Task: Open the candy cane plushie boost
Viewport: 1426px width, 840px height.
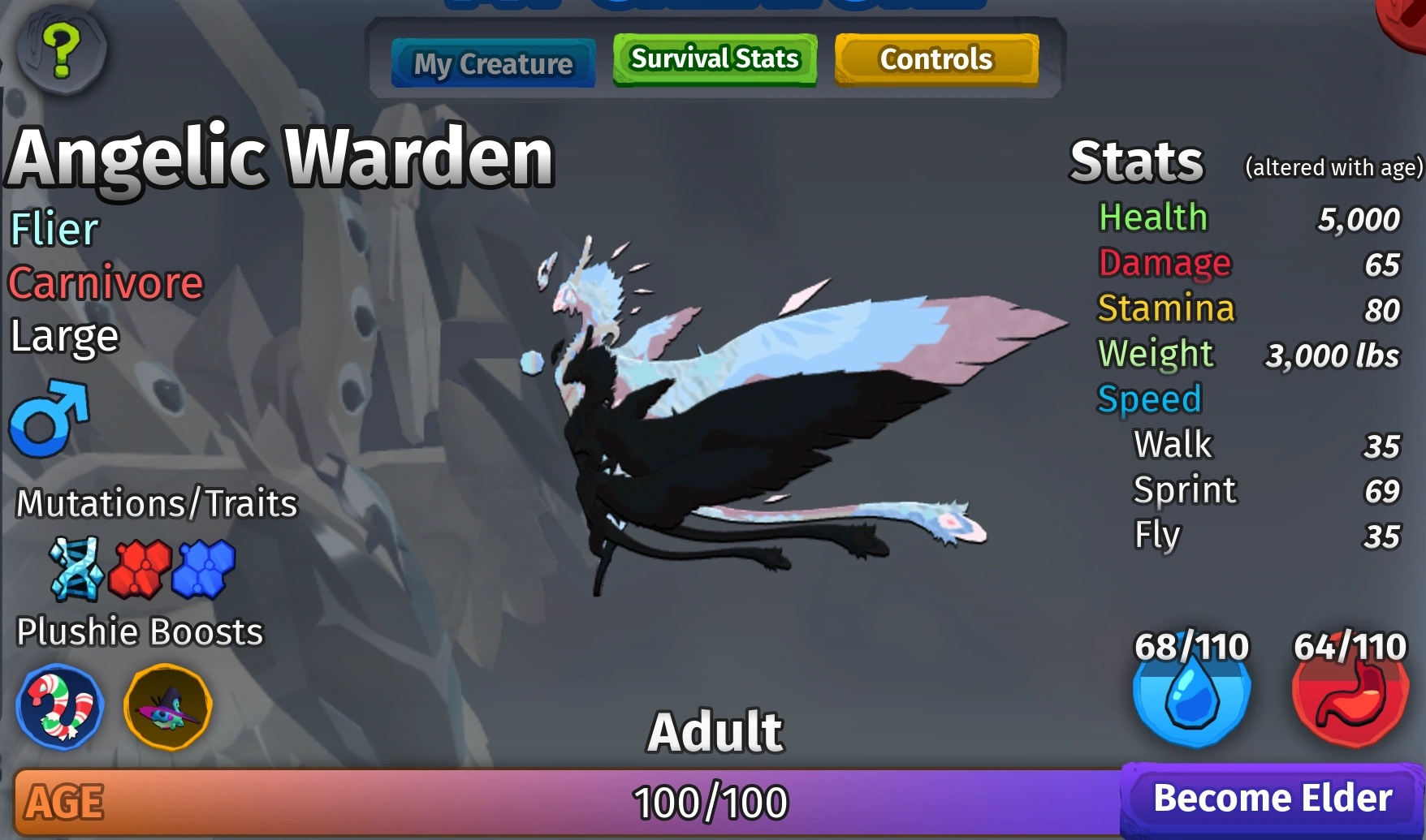Action: click(x=60, y=707)
